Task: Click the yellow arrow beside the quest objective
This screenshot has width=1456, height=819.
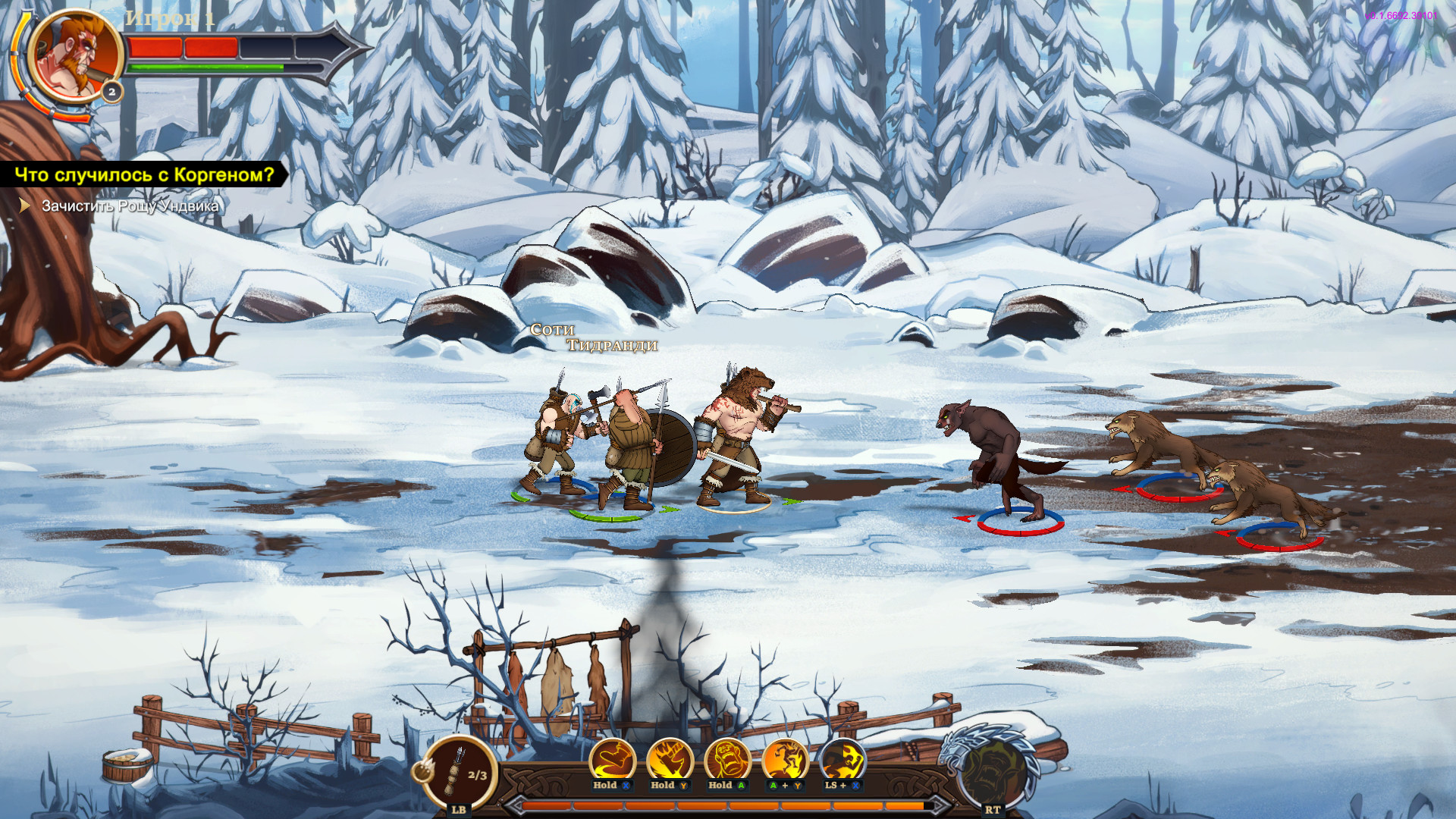Action: [25, 203]
